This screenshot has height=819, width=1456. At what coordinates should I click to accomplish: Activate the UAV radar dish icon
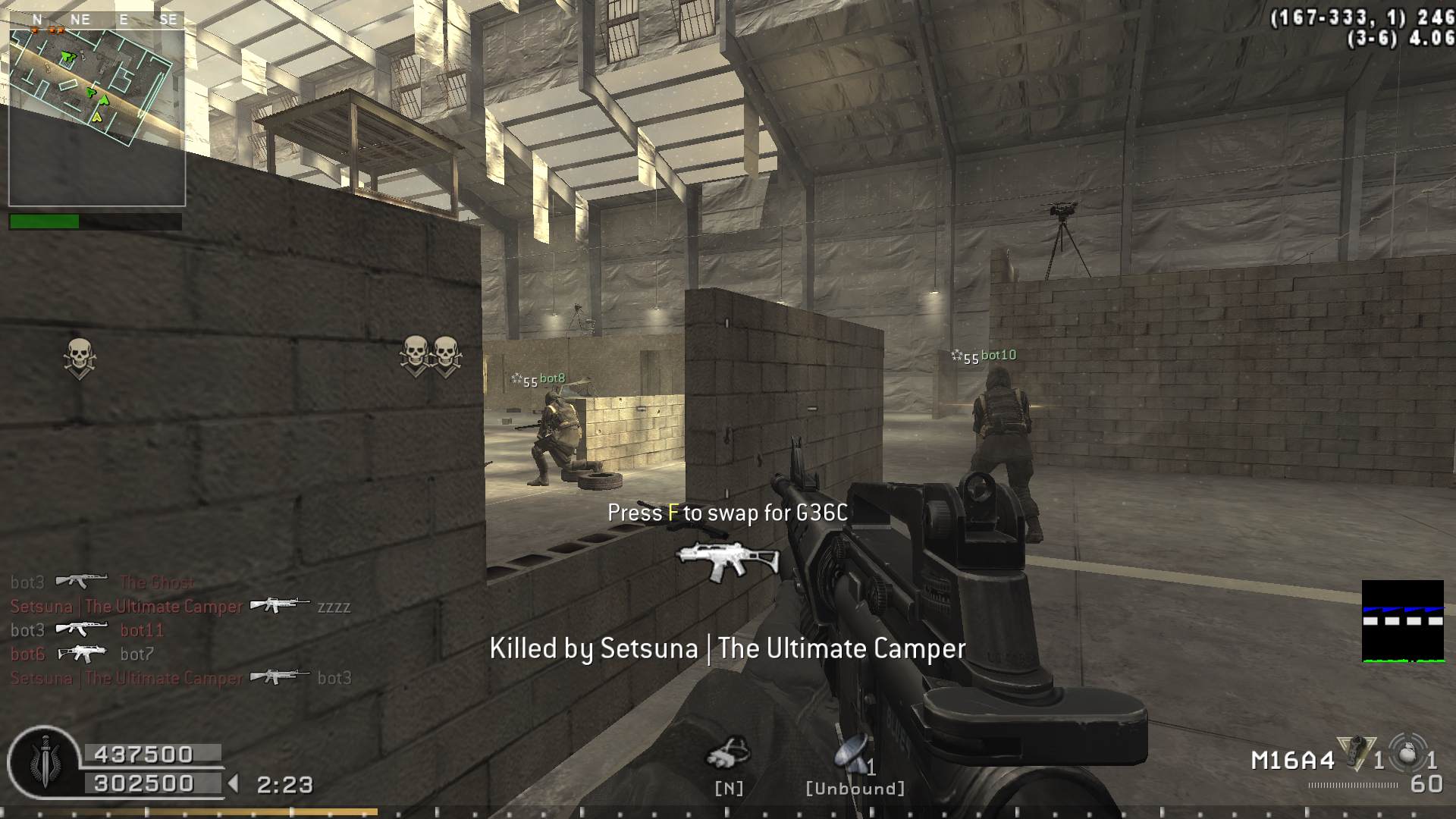coord(852,755)
